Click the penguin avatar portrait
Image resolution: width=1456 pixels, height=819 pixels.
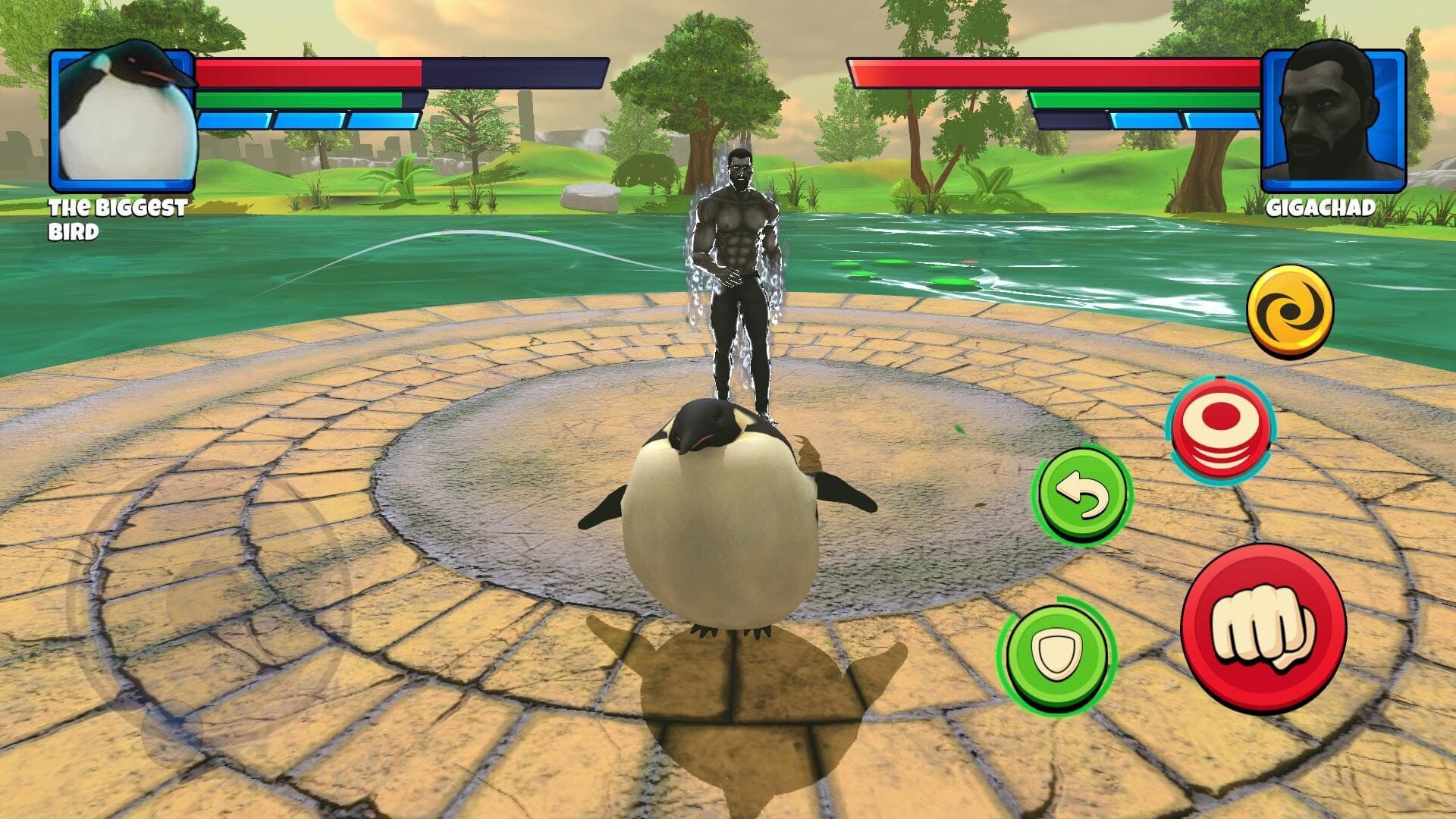[x=121, y=121]
